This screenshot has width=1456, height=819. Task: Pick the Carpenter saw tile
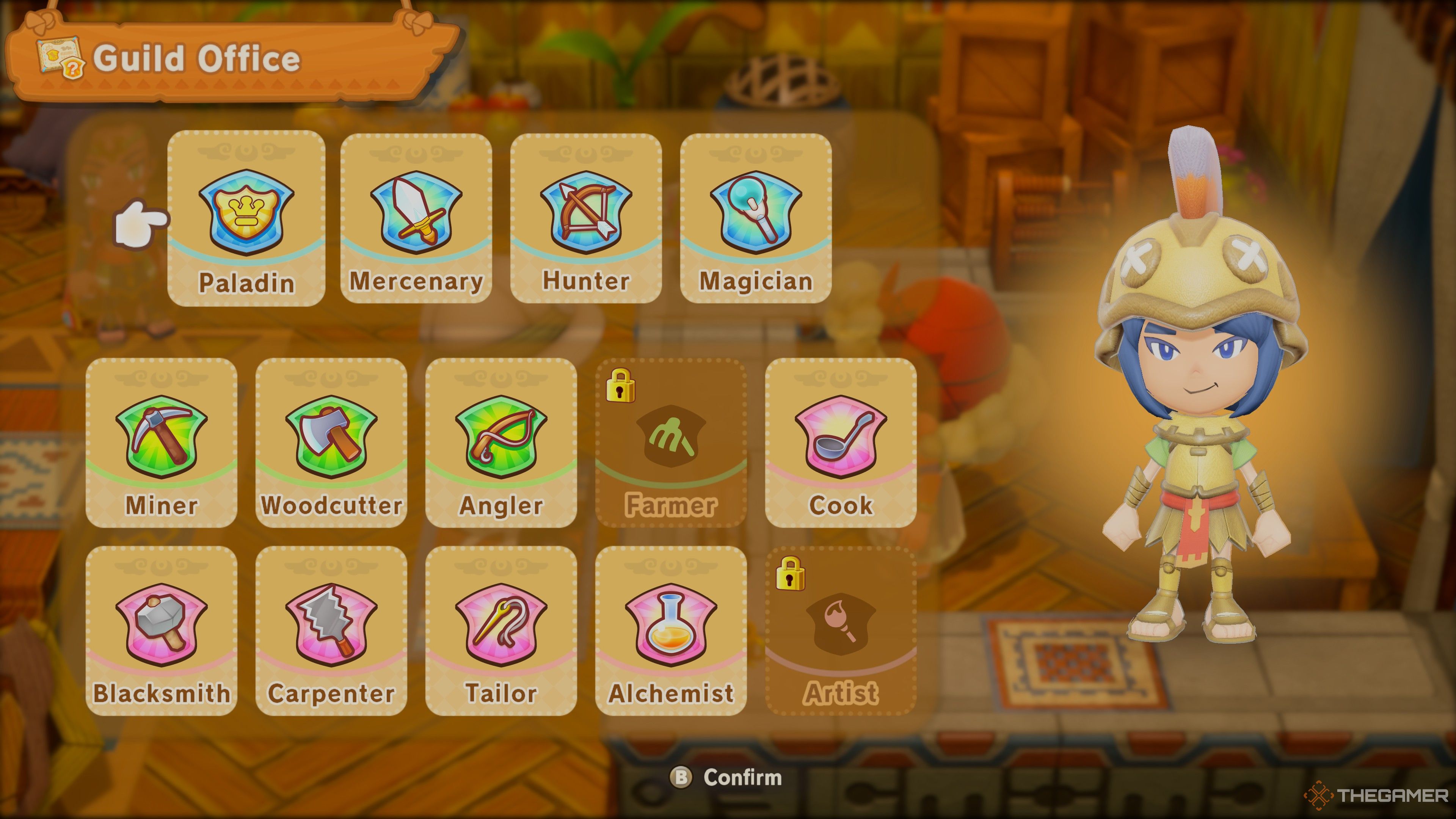pyautogui.click(x=331, y=631)
